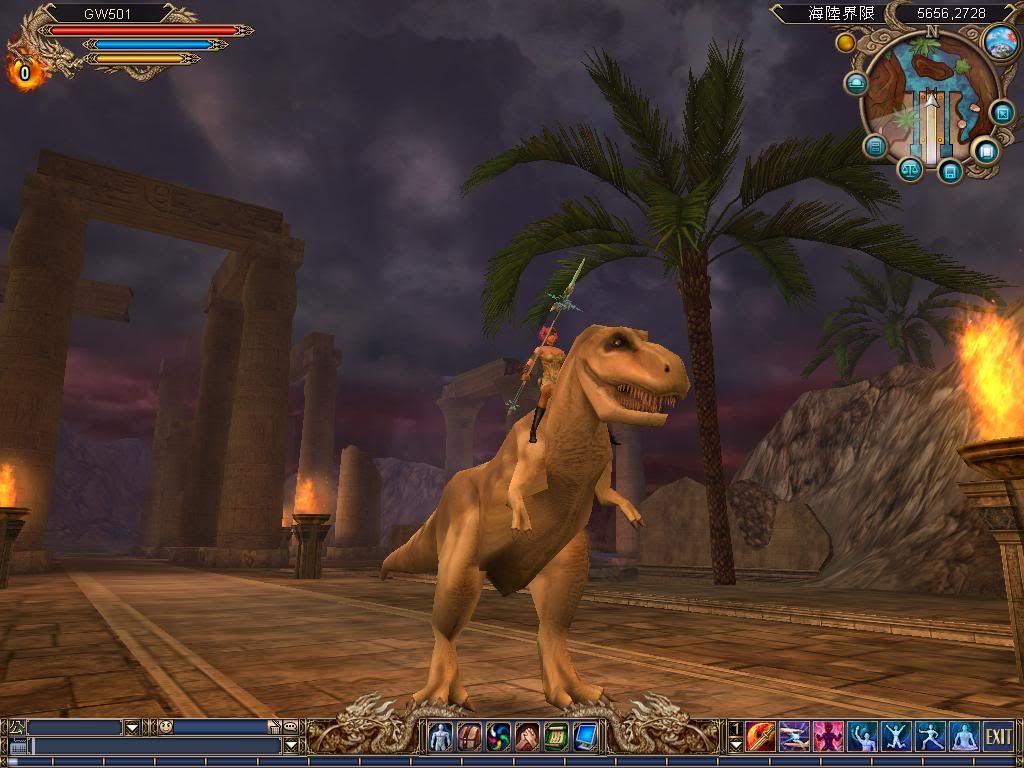Select the colorful swirl icon

pos(498,737)
